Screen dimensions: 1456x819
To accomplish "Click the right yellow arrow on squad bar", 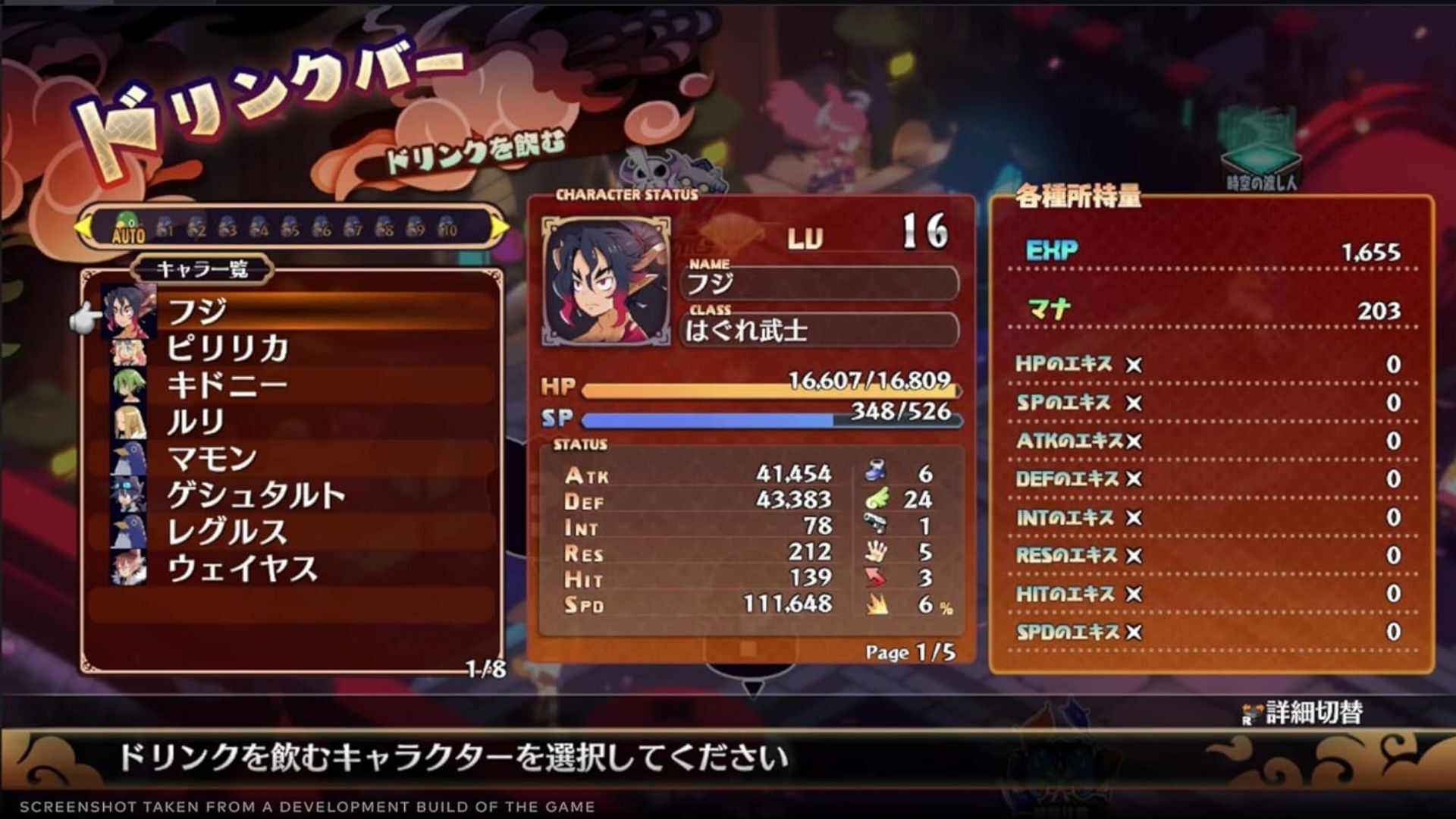I will [x=500, y=227].
